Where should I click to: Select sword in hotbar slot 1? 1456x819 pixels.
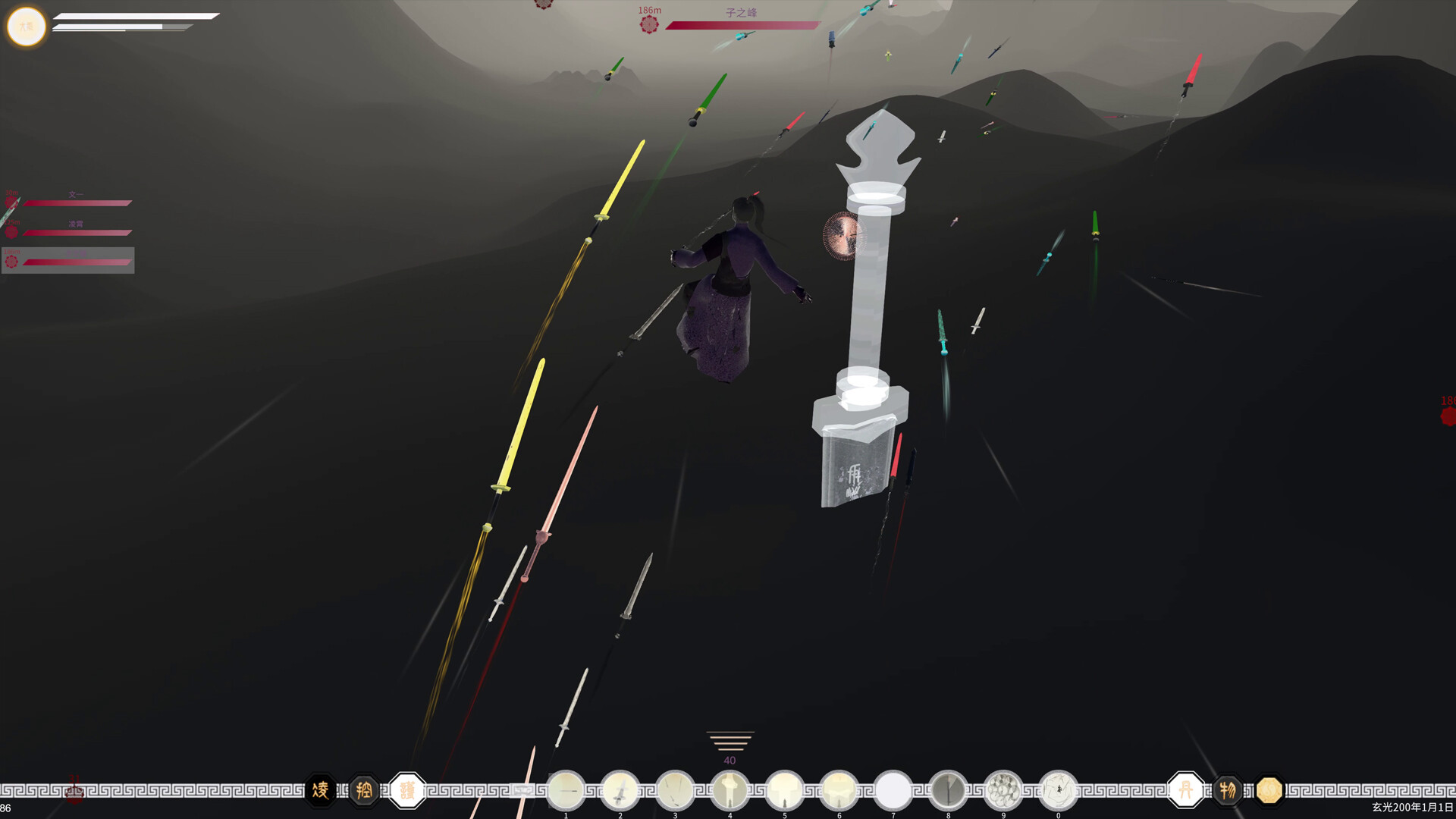(566, 787)
